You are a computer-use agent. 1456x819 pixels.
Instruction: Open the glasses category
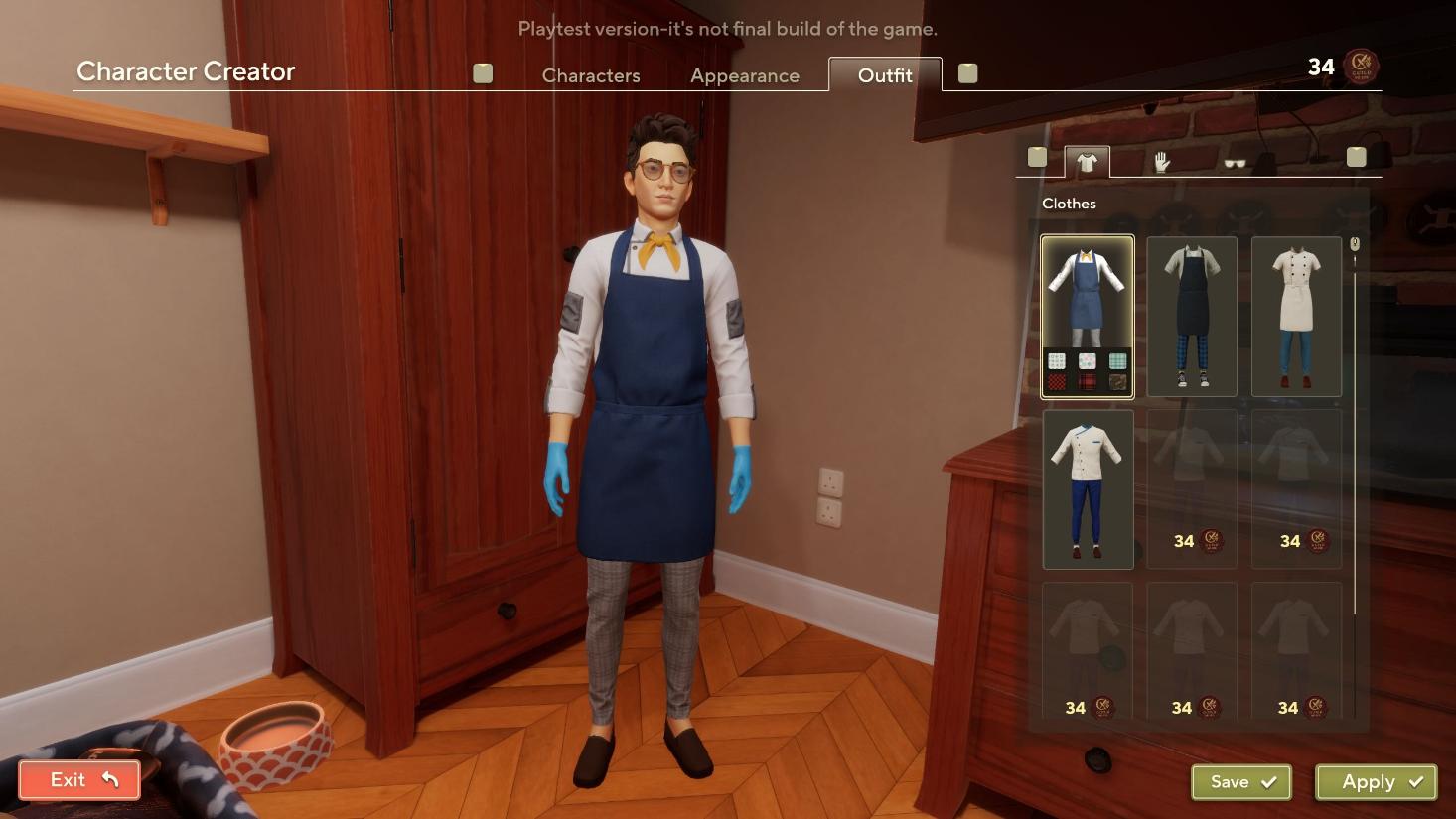pos(1235,163)
